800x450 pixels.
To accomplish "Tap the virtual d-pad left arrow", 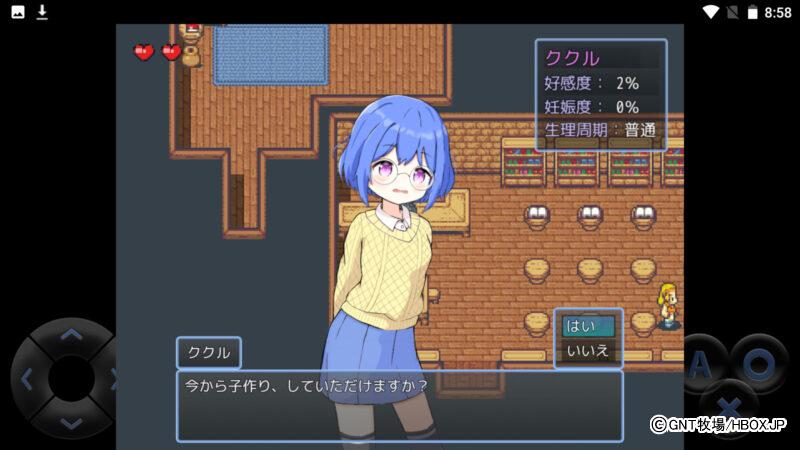I will 27,379.
